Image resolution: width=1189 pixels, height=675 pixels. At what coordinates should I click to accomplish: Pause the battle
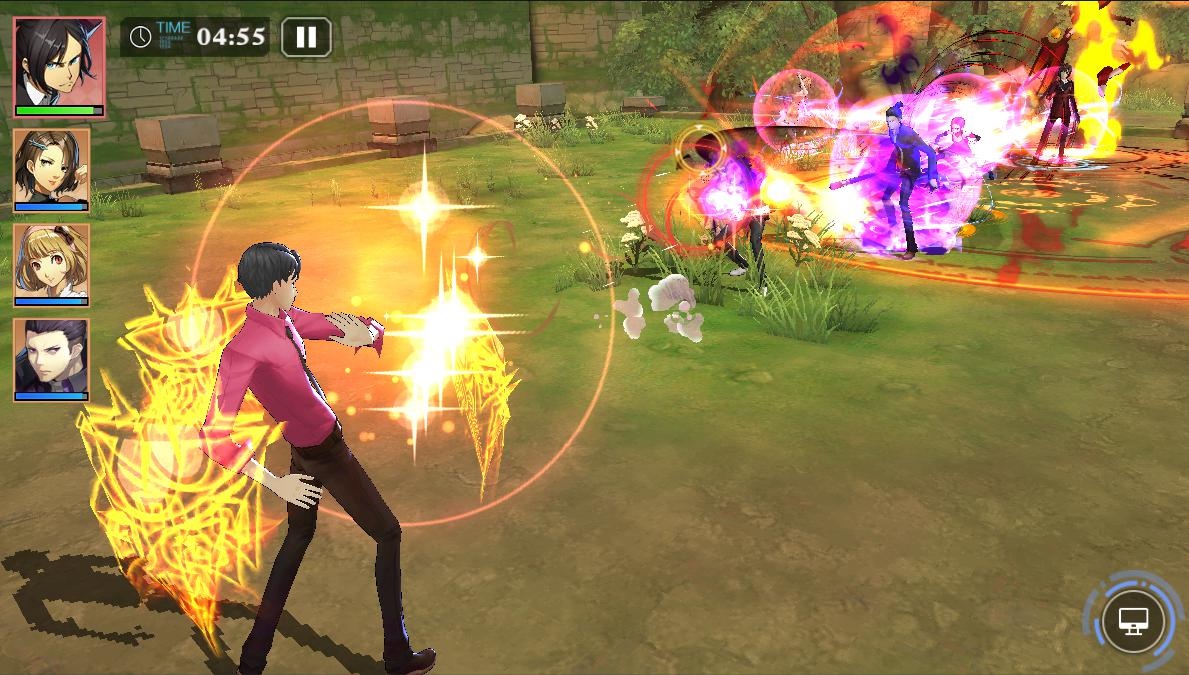[x=306, y=38]
